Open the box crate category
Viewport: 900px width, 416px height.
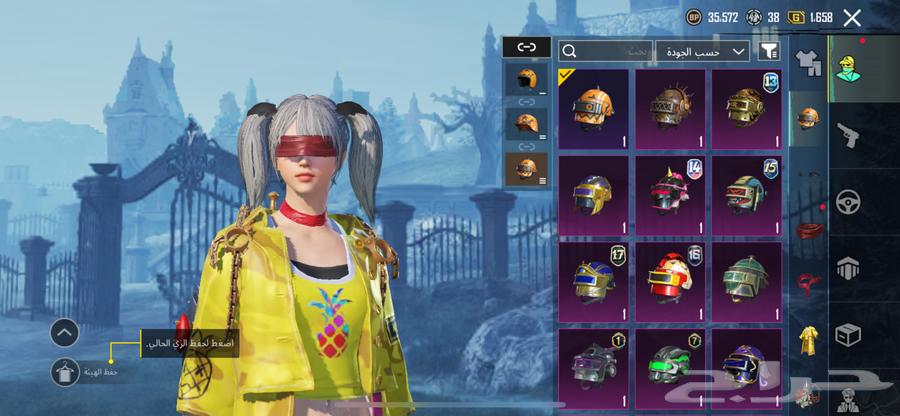pos(848,335)
